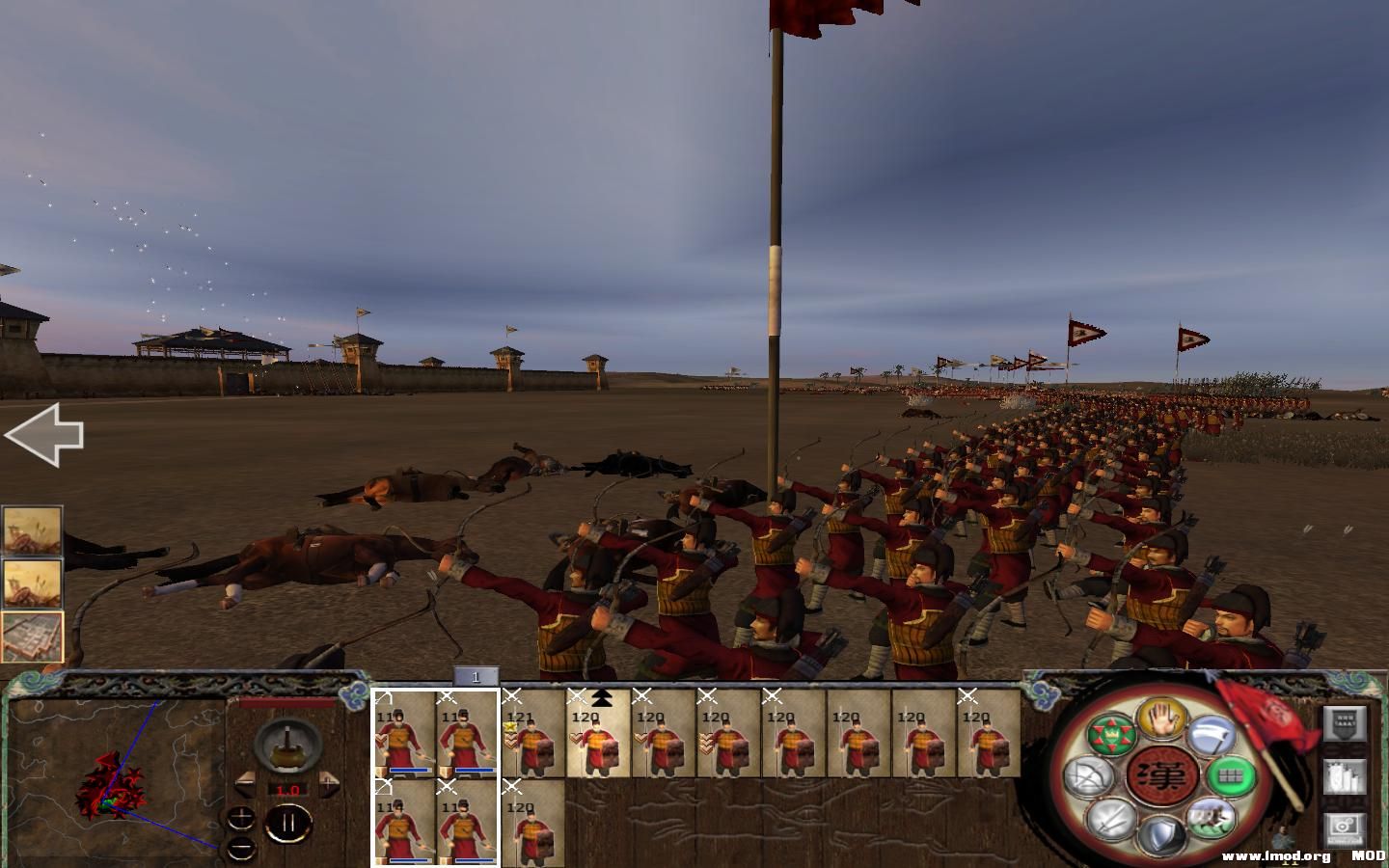This screenshot has height=868, width=1389.
Task: Order halt with the hand icon
Action: coord(1159,720)
